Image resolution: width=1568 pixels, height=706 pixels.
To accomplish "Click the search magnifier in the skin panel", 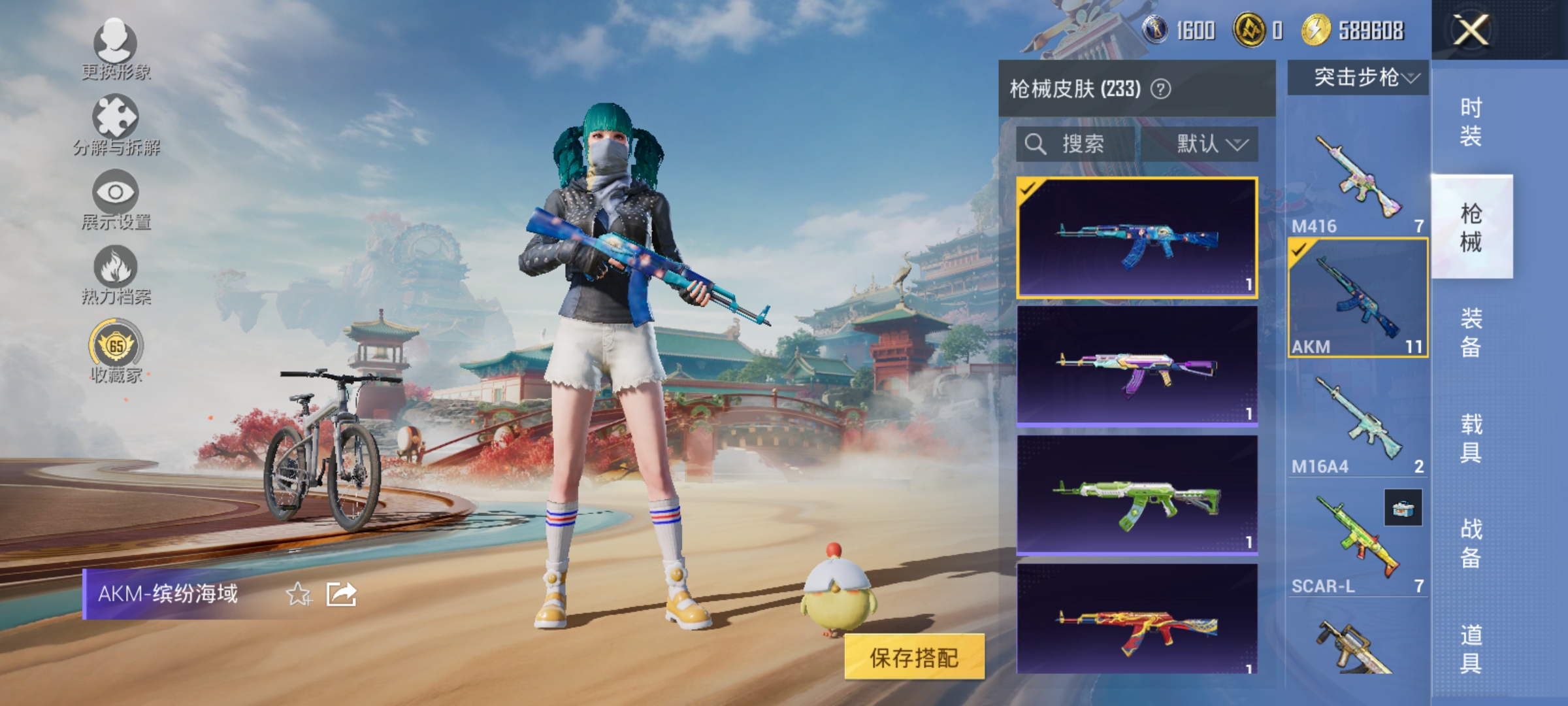I will (1036, 144).
